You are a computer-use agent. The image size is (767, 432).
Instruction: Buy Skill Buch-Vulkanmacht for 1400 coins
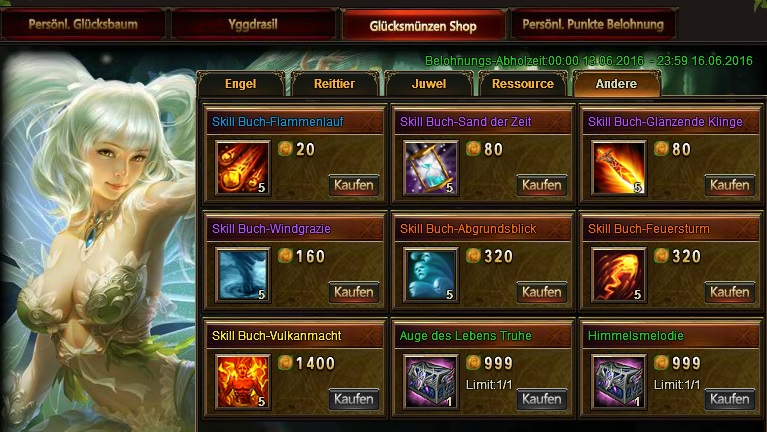point(354,399)
